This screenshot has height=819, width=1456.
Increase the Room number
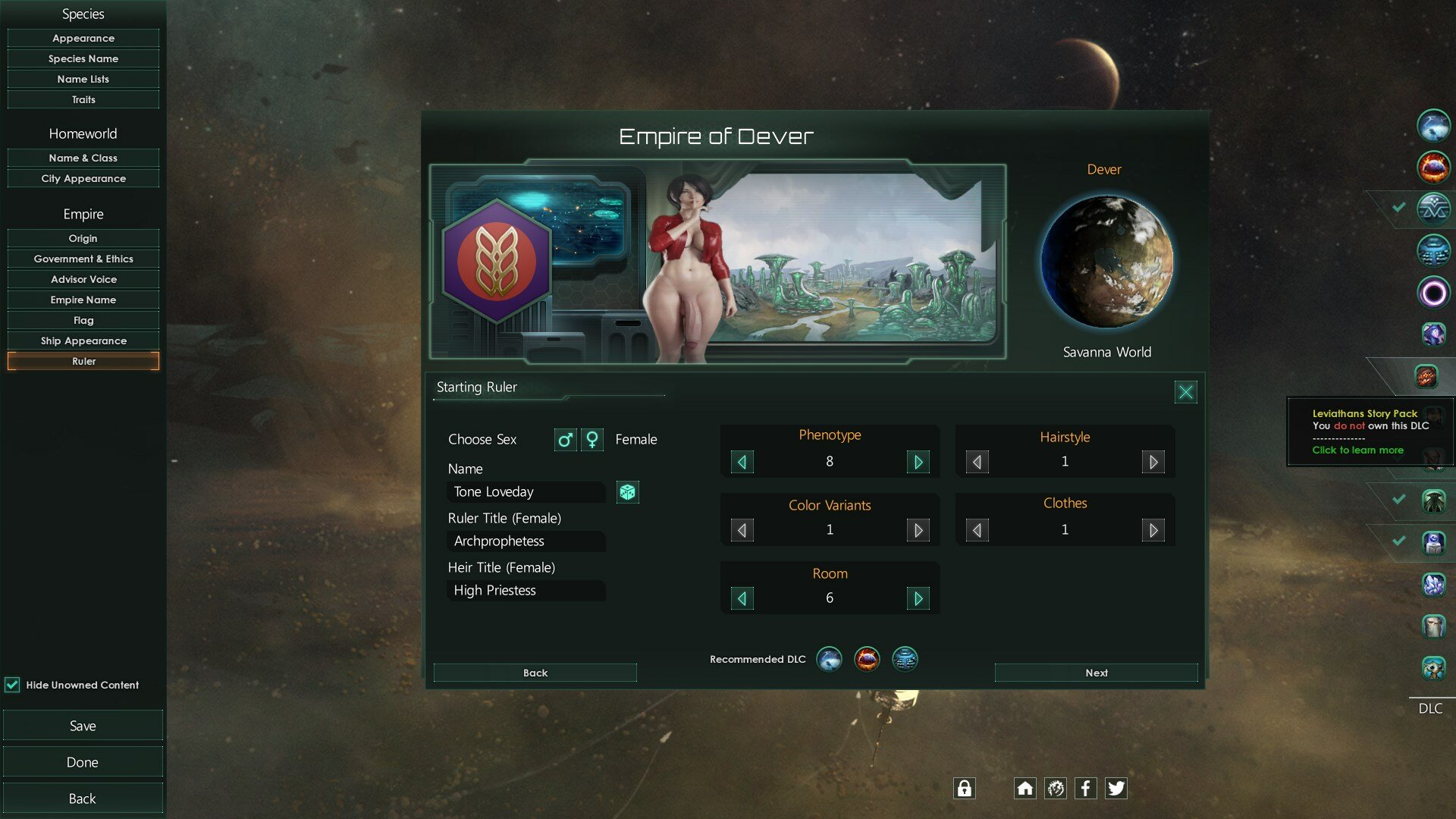click(x=918, y=598)
